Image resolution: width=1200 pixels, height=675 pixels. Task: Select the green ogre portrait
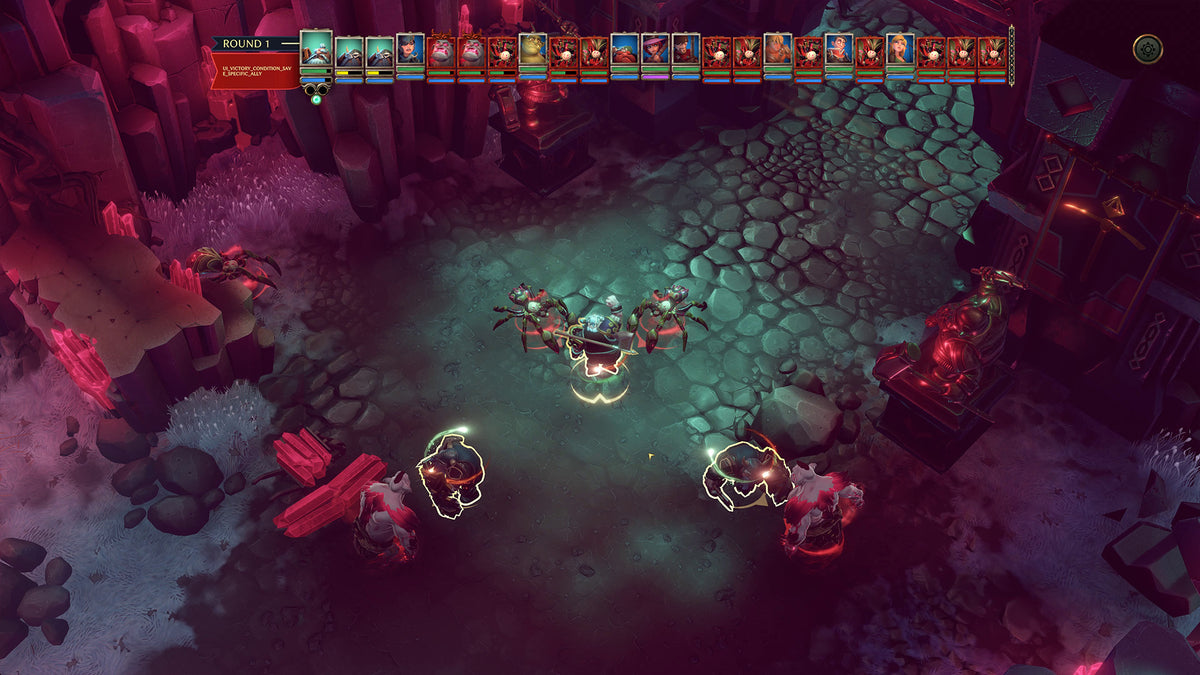coord(533,50)
